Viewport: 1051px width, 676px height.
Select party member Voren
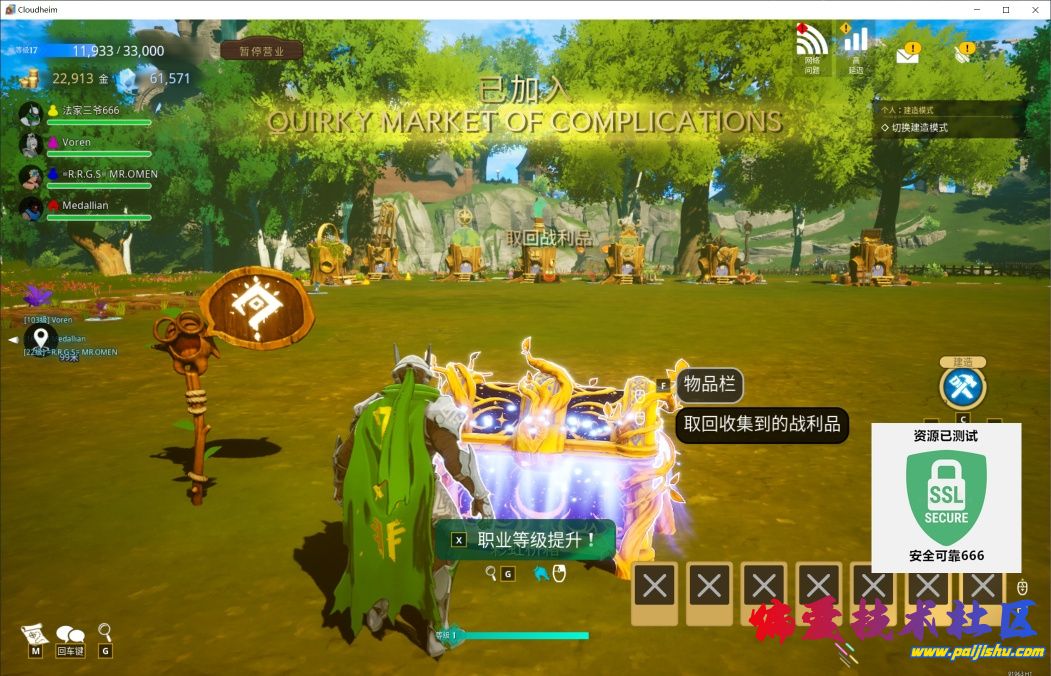(x=76, y=143)
